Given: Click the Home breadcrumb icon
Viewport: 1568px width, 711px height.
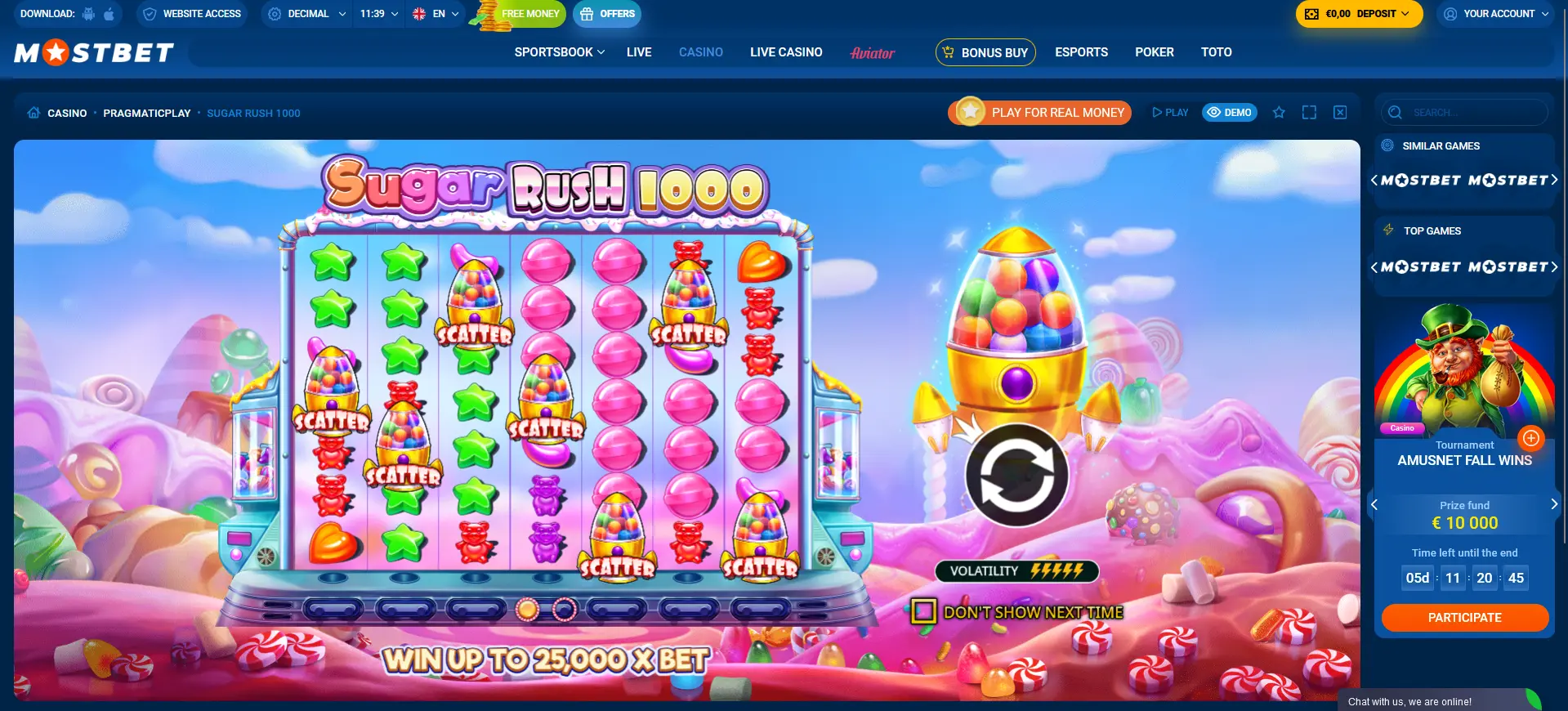Looking at the screenshot, I should [x=33, y=113].
